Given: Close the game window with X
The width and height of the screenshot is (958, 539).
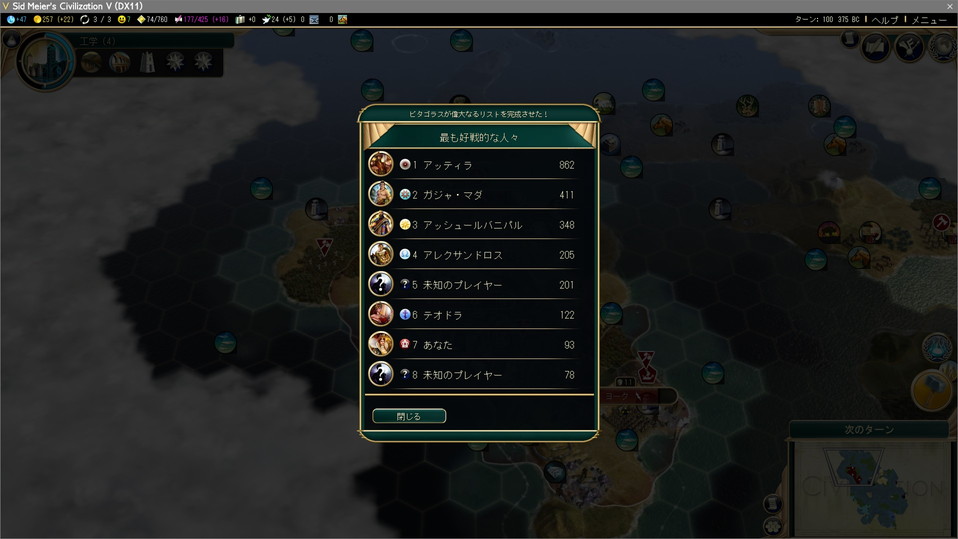Looking at the screenshot, I should coord(949,6).
